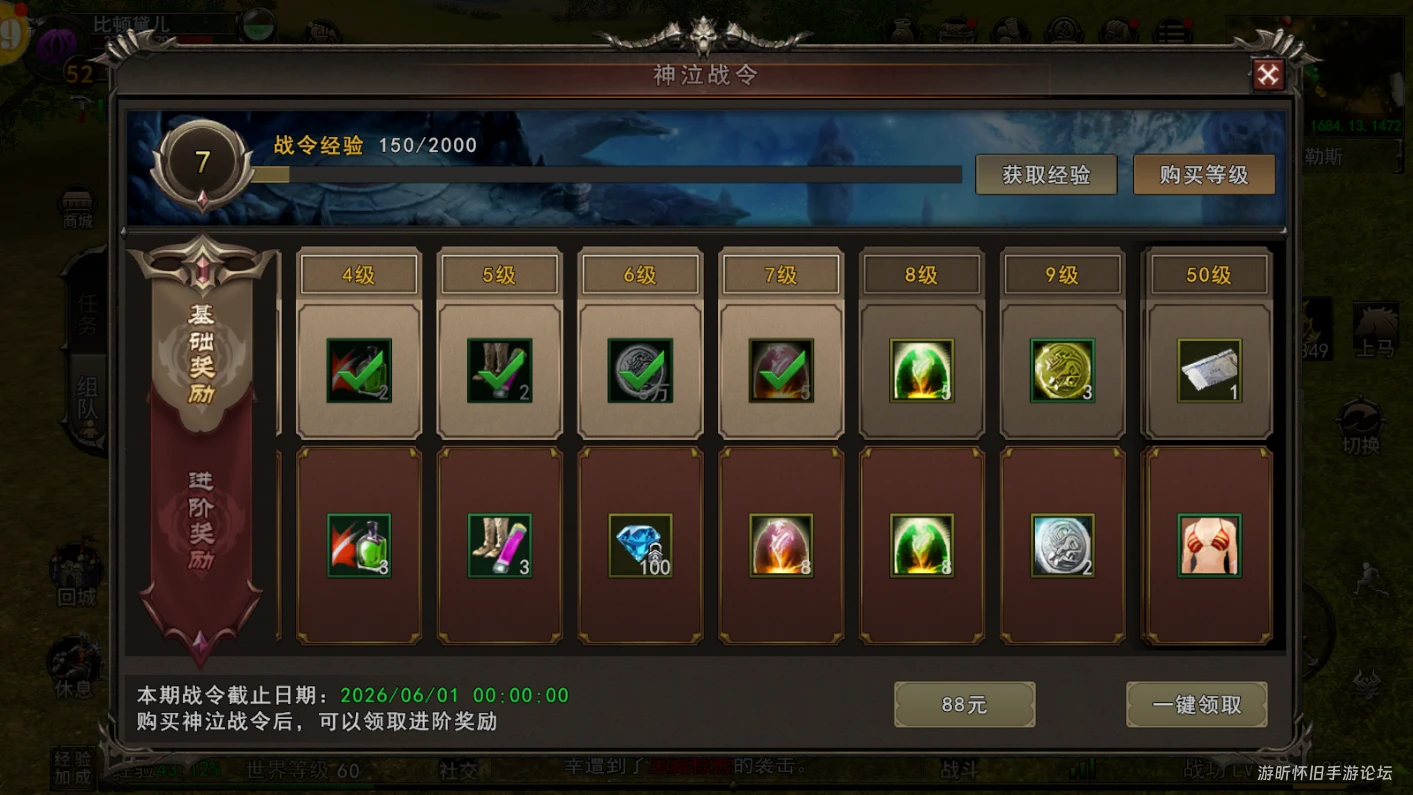Pick the blue diamond 100 advanced reward
The image size is (1413, 795).
coord(641,546)
